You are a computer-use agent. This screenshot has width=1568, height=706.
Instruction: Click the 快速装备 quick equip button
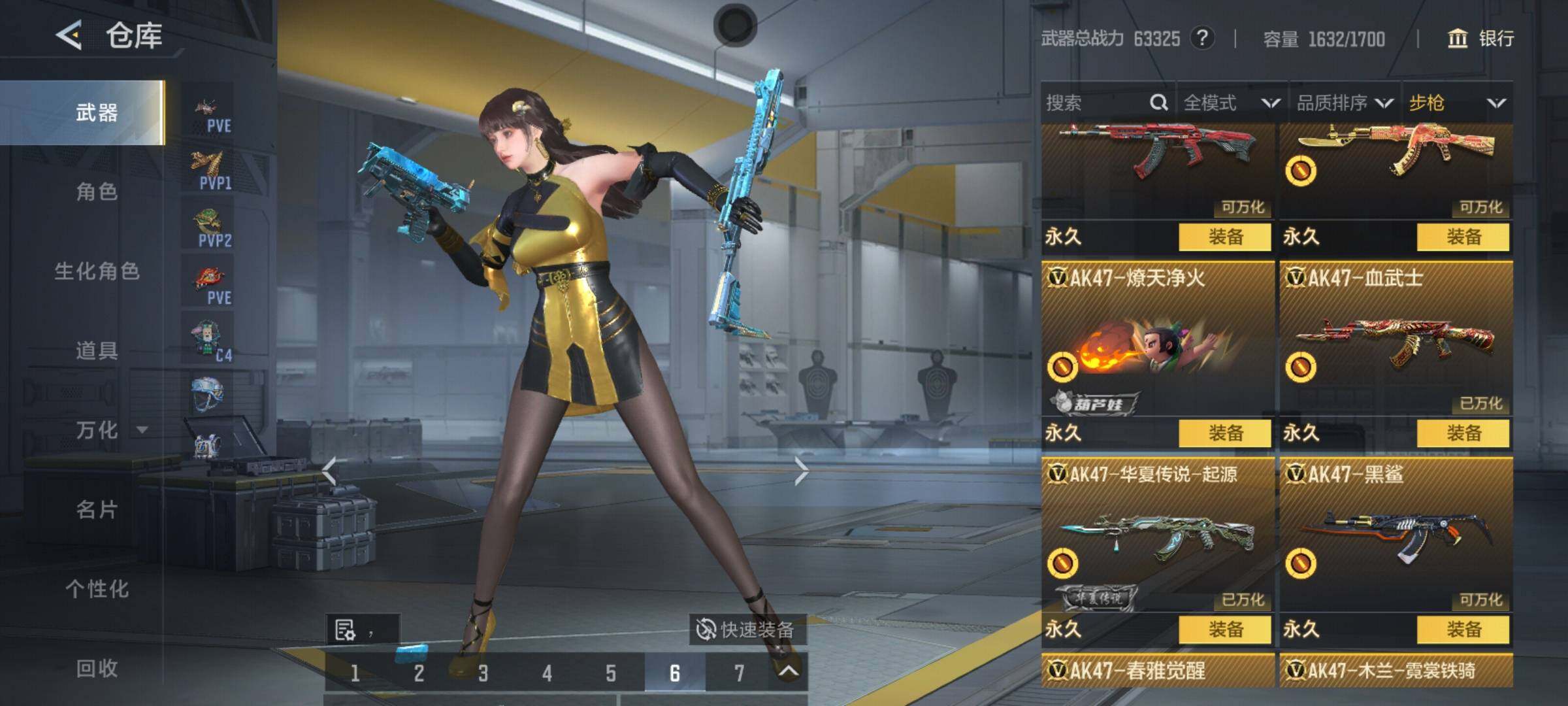746,630
